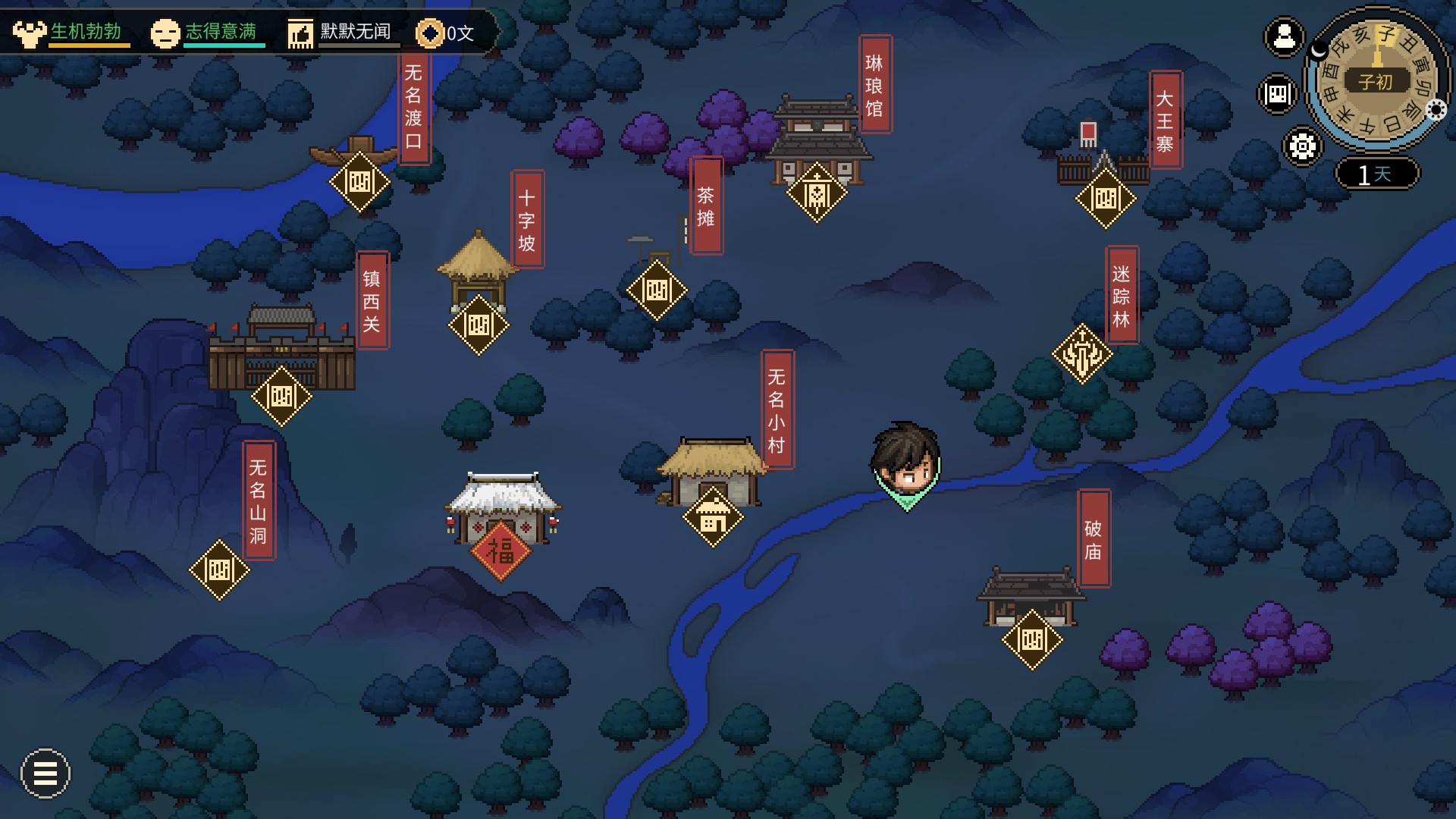This screenshot has height=819, width=1456.
Task: Click the map scroll icon below profile
Action: (1278, 94)
